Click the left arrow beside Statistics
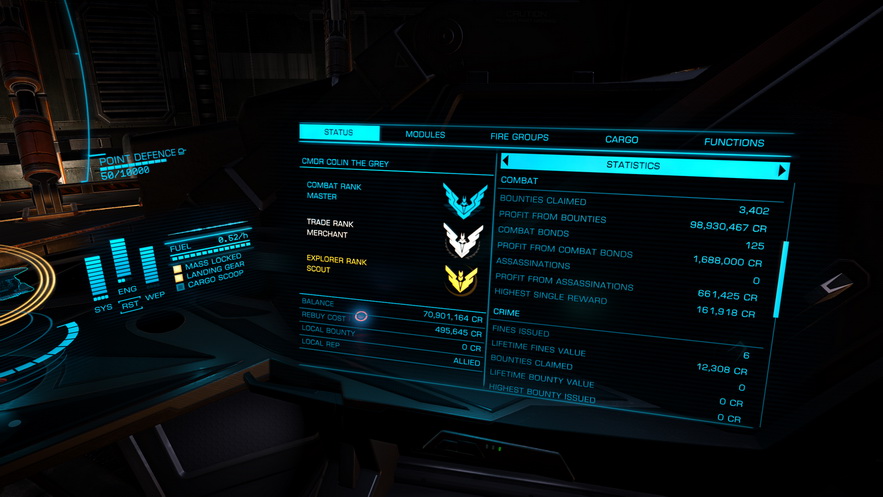Screen dimensions: 883x497 [506, 161]
